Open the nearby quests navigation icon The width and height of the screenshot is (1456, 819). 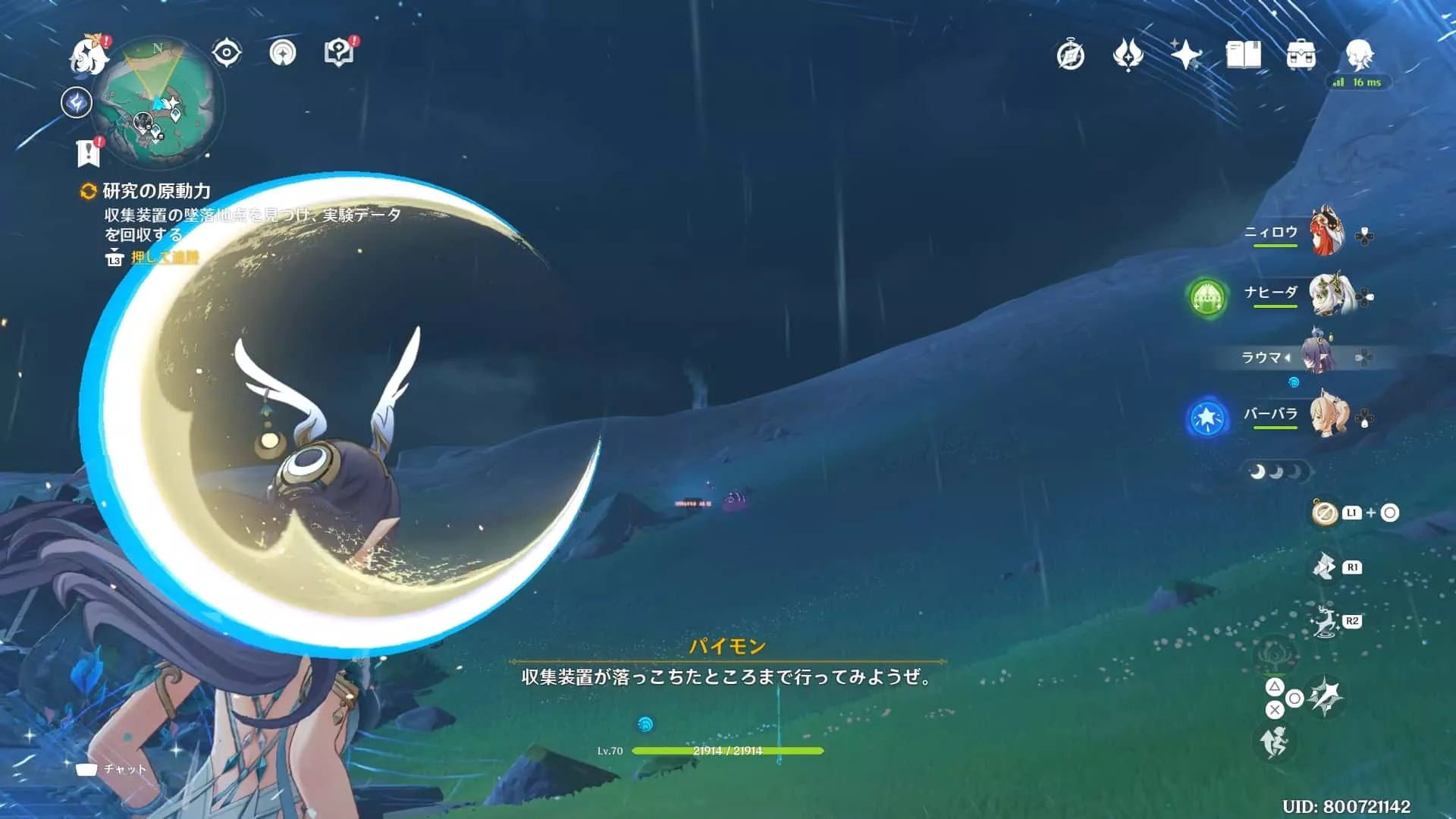coord(284,52)
